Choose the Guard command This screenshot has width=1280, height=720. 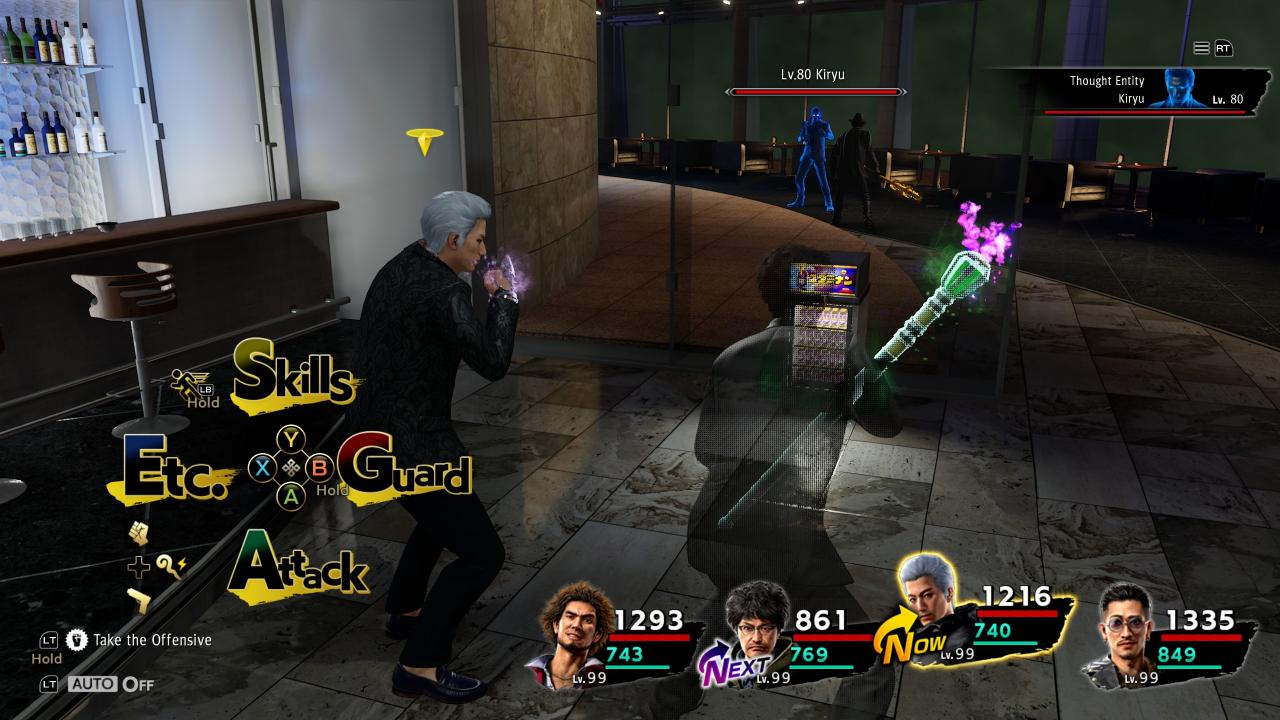405,469
